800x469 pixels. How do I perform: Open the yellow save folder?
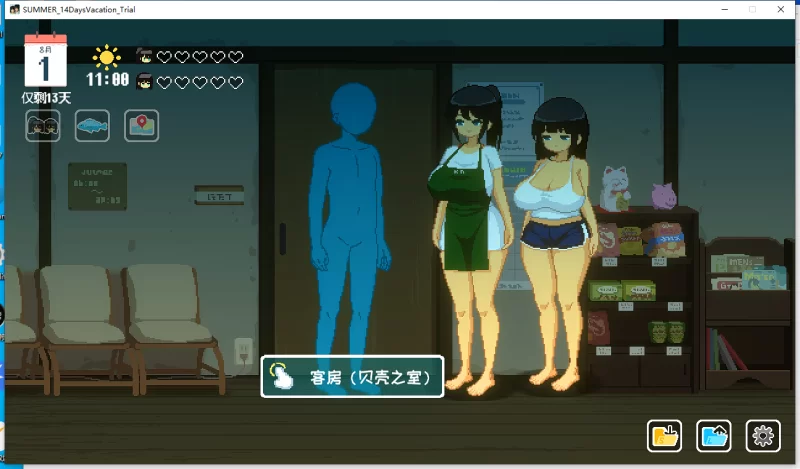point(665,435)
